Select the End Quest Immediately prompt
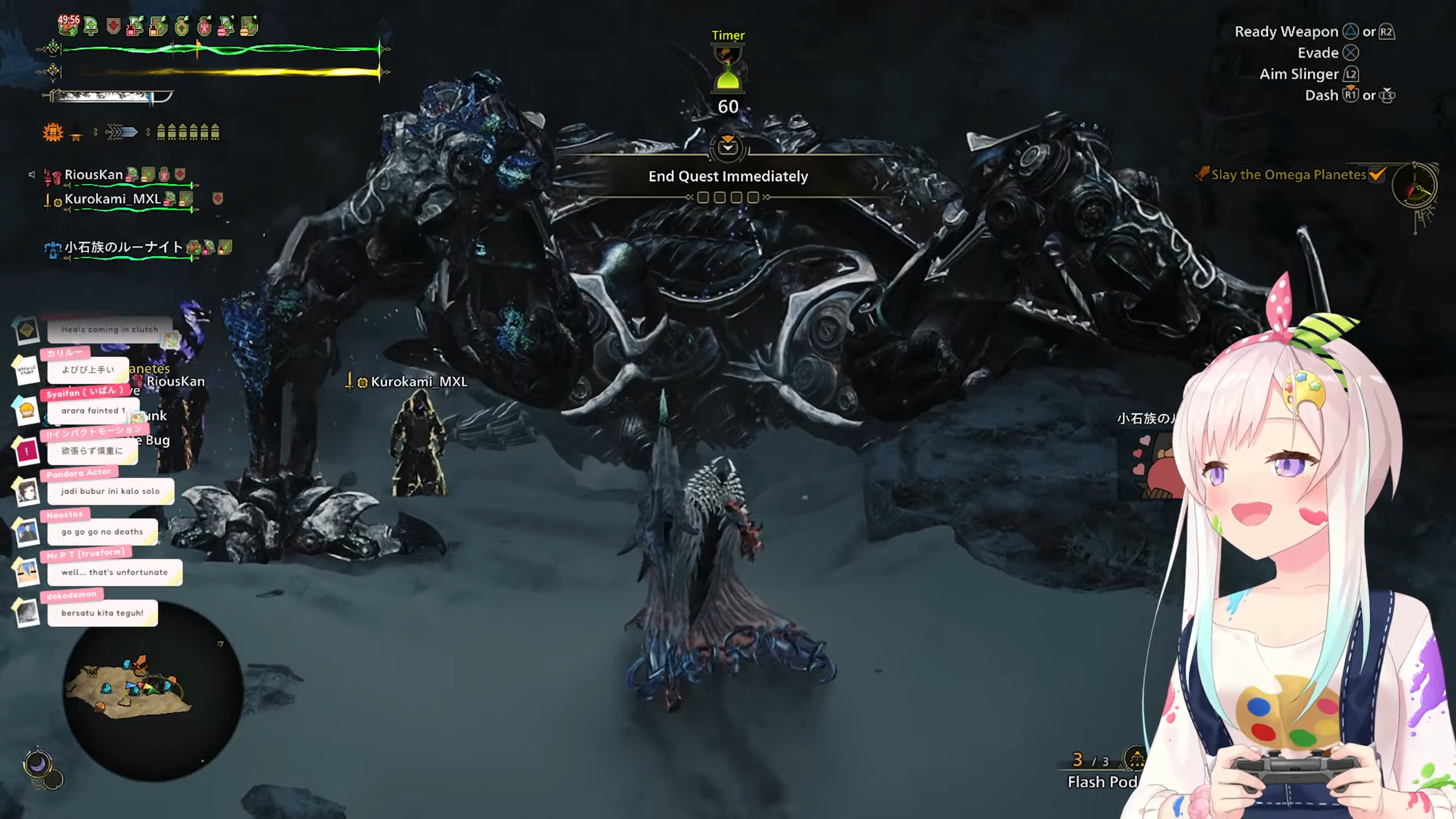 (728, 176)
